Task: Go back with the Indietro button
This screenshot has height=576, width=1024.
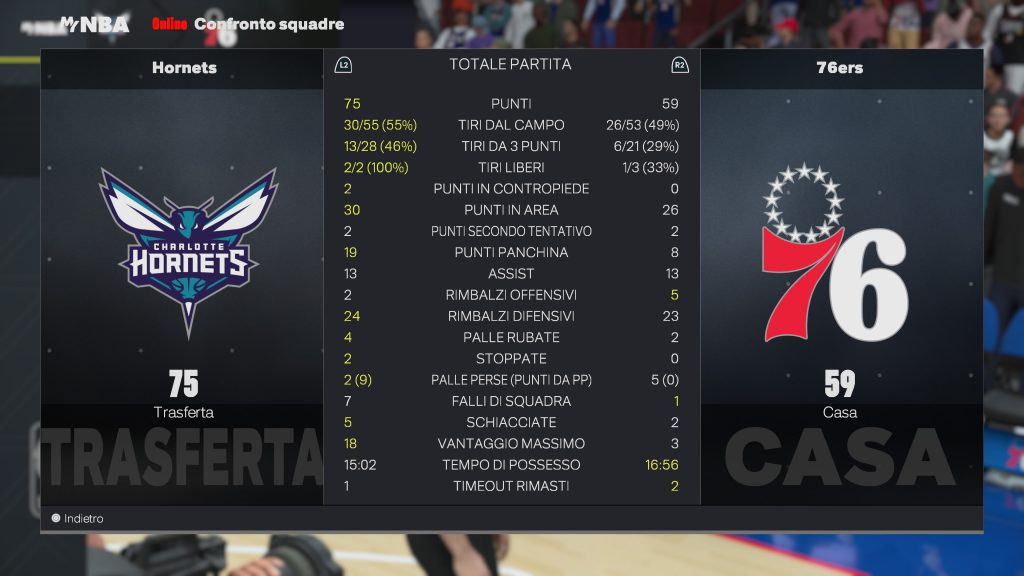Action: click(78, 519)
